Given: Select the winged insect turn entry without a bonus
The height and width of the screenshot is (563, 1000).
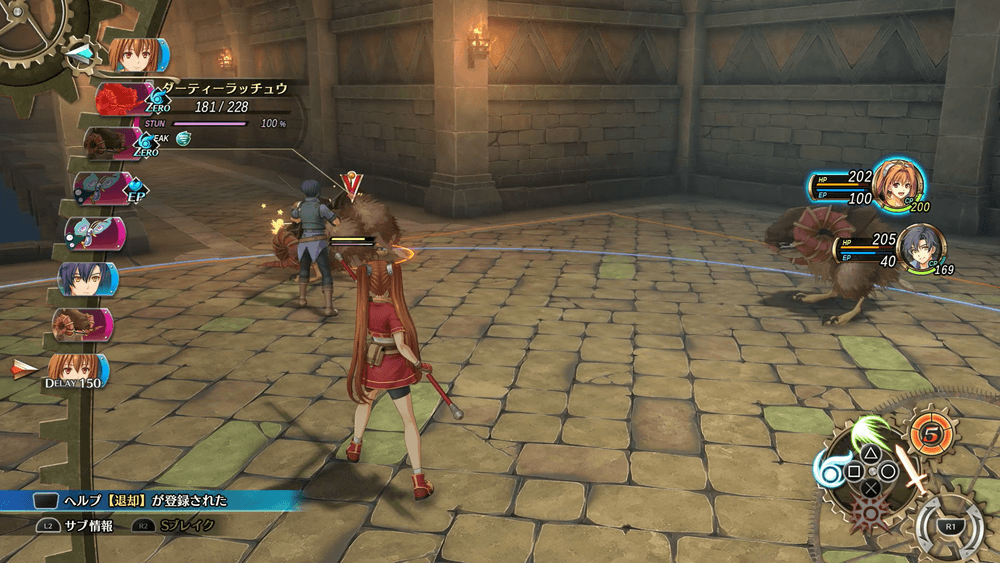Looking at the screenshot, I should (x=92, y=233).
